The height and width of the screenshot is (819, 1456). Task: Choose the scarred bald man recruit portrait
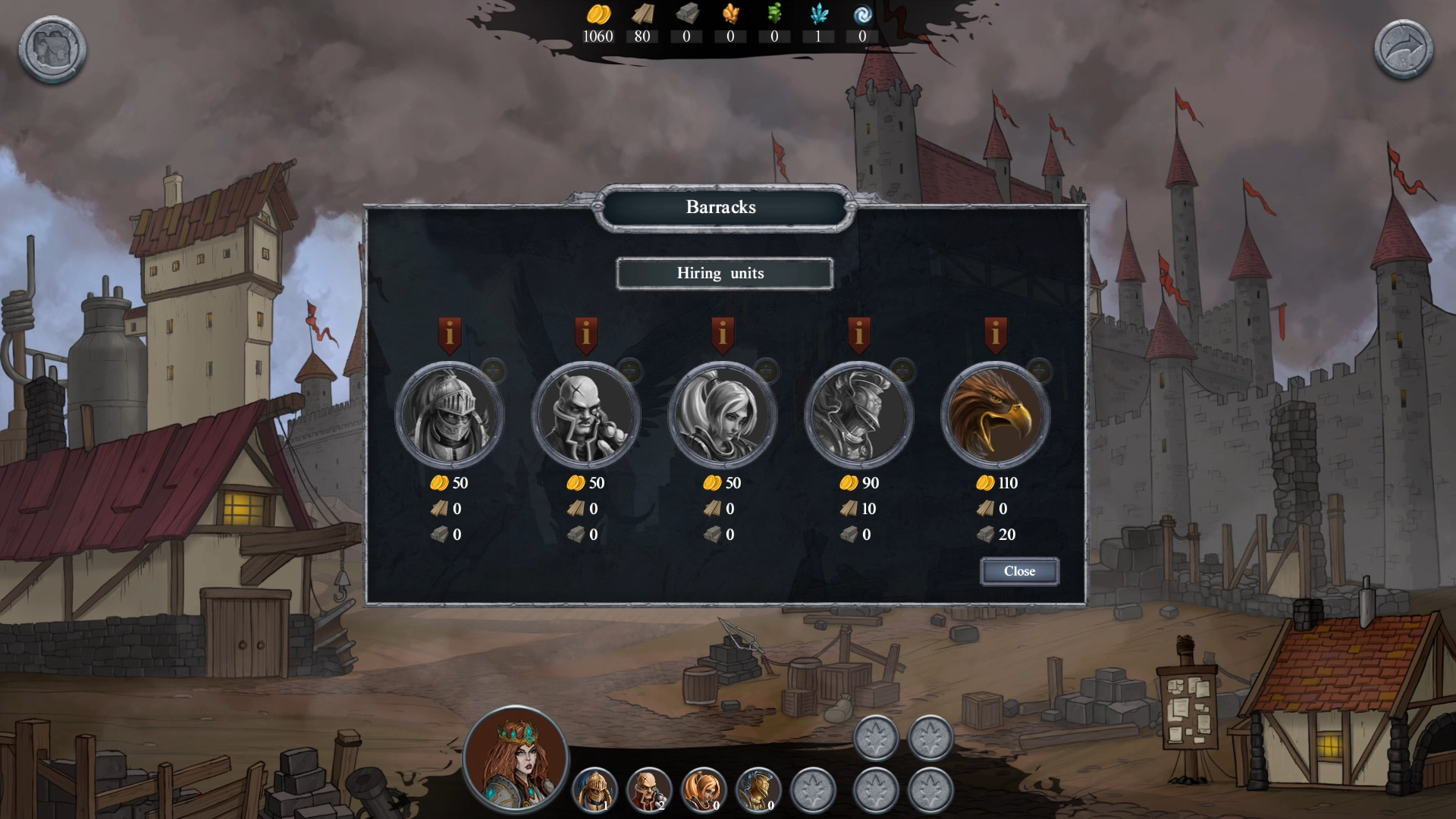(x=585, y=416)
